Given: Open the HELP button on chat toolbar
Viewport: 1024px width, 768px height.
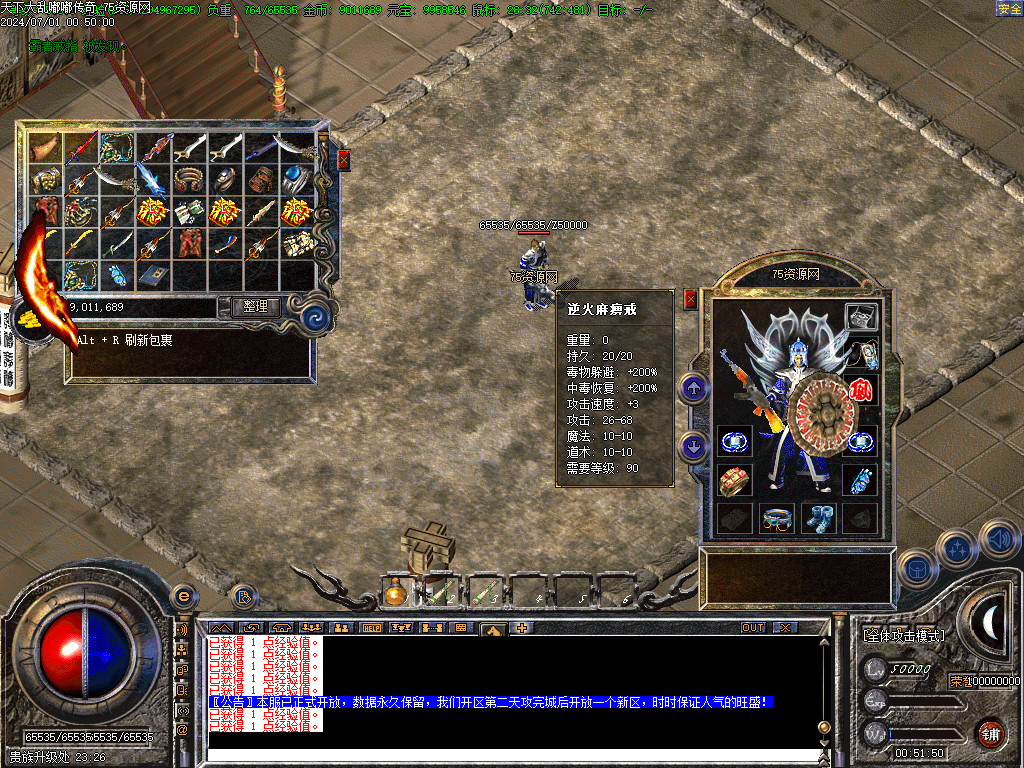Looking at the screenshot, I should tap(371, 628).
